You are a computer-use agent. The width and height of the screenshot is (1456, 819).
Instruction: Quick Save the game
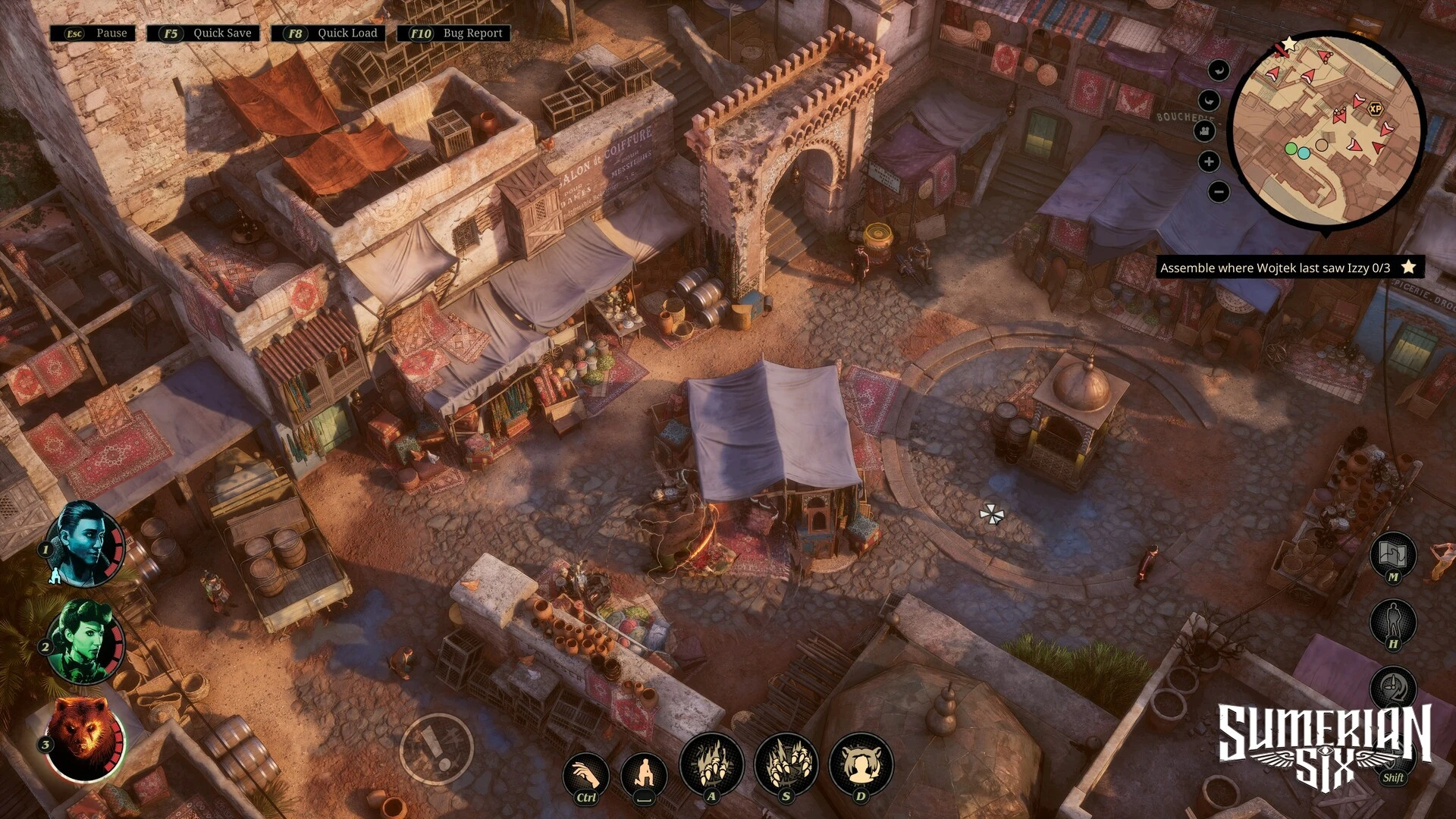point(203,33)
